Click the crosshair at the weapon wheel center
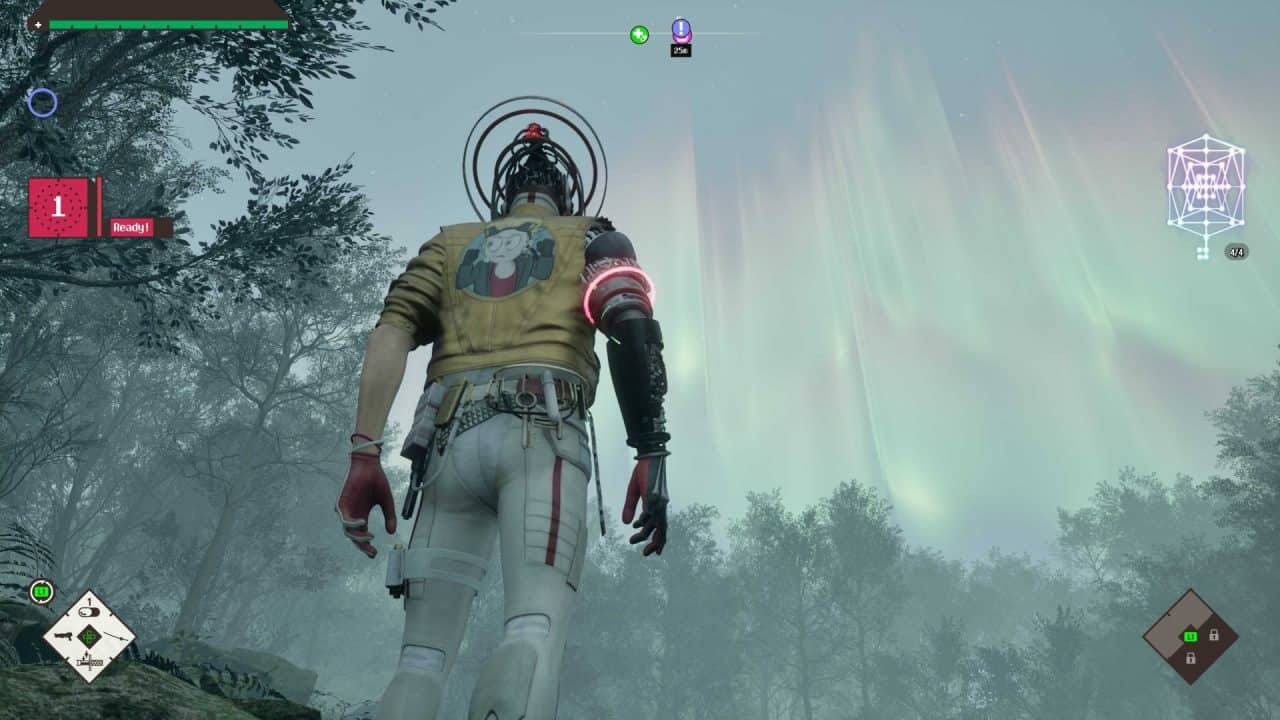This screenshot has height=720, width=1280. 89,638
